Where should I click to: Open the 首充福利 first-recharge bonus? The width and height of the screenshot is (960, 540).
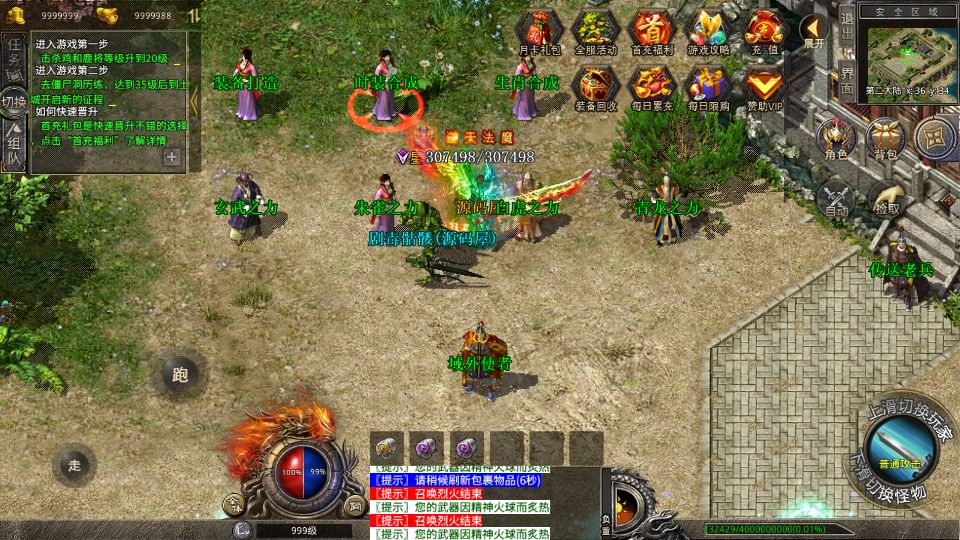651,31
